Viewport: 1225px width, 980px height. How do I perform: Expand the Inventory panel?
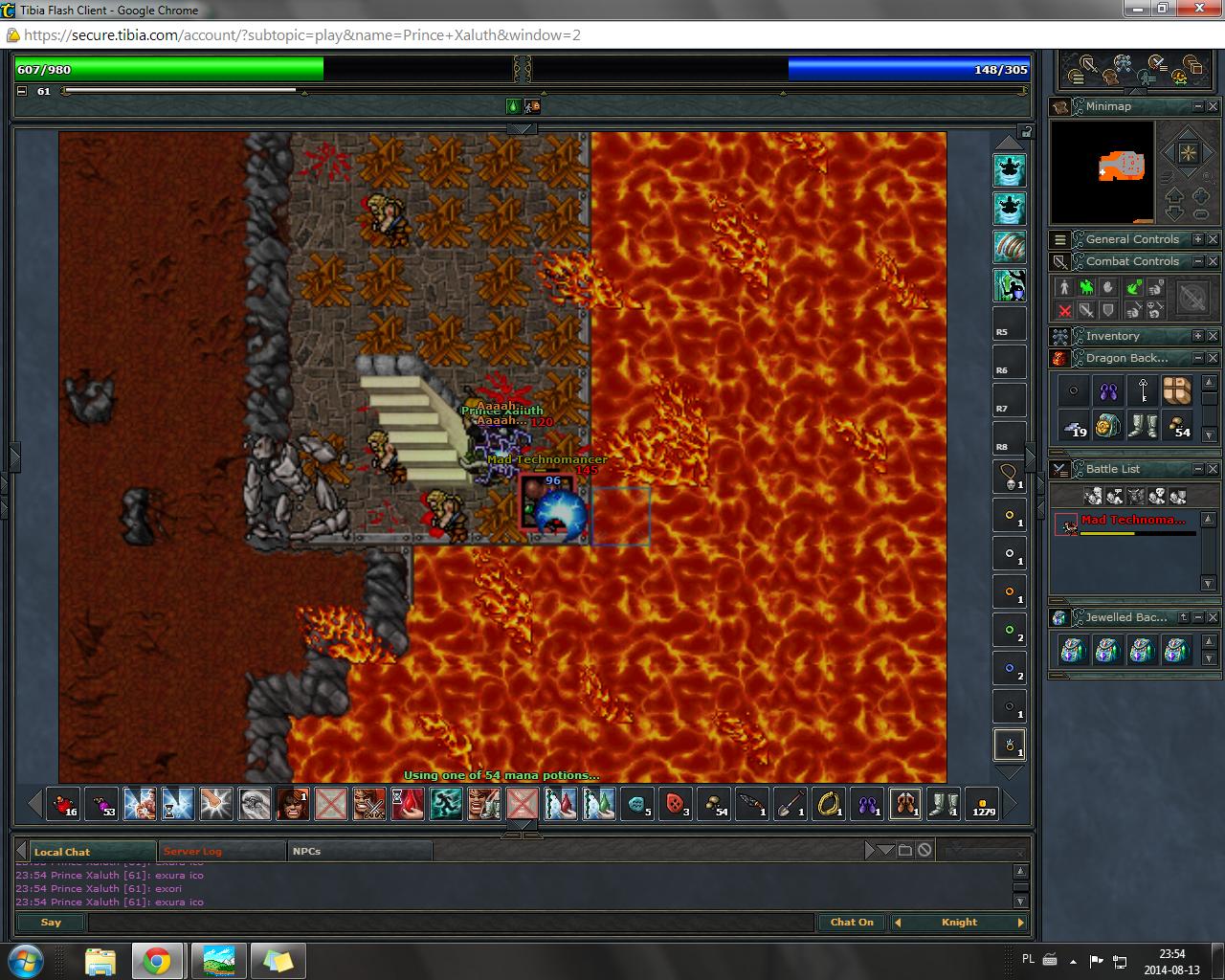pos(1197,336)
